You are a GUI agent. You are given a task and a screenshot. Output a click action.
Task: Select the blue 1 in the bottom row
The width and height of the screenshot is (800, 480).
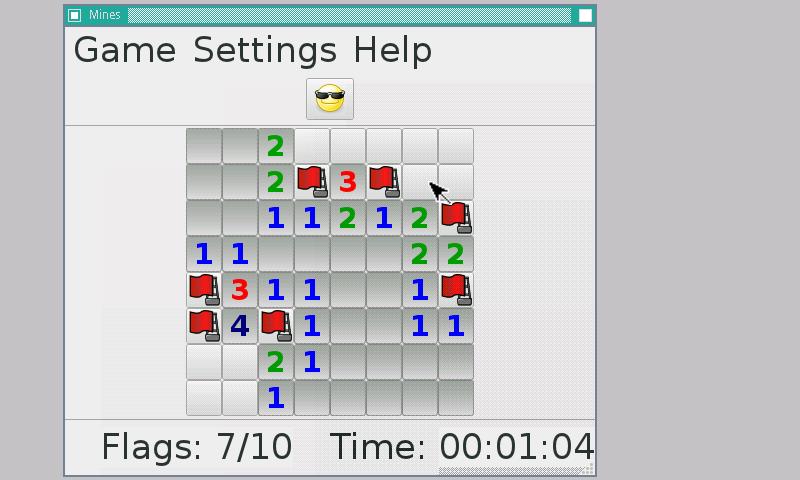276,398
